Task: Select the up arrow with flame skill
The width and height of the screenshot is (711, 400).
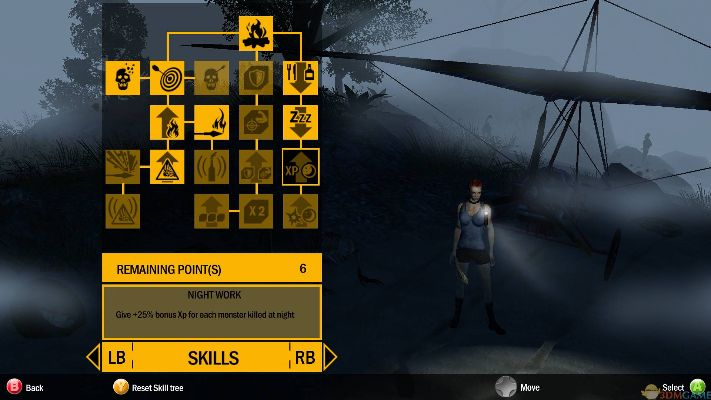Action: pos(167,122)
